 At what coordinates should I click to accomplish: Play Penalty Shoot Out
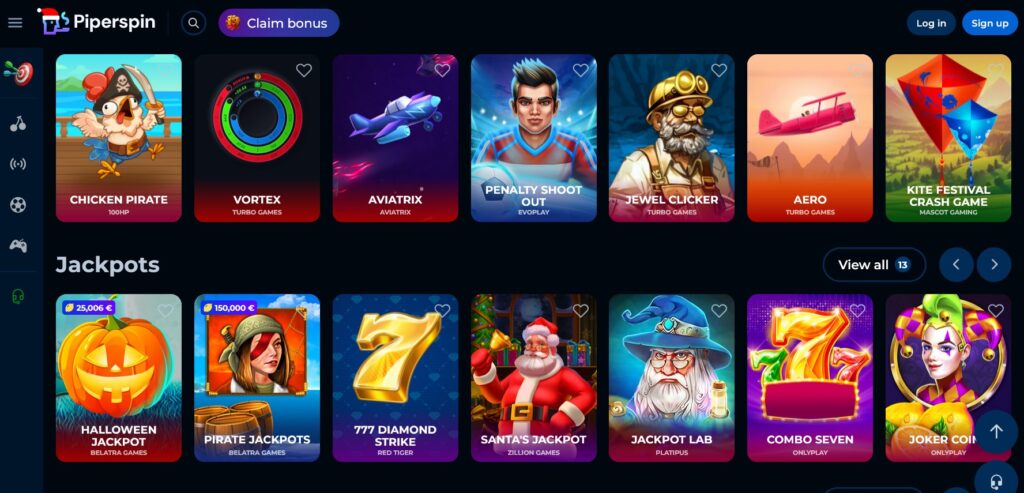pos(533,137)
